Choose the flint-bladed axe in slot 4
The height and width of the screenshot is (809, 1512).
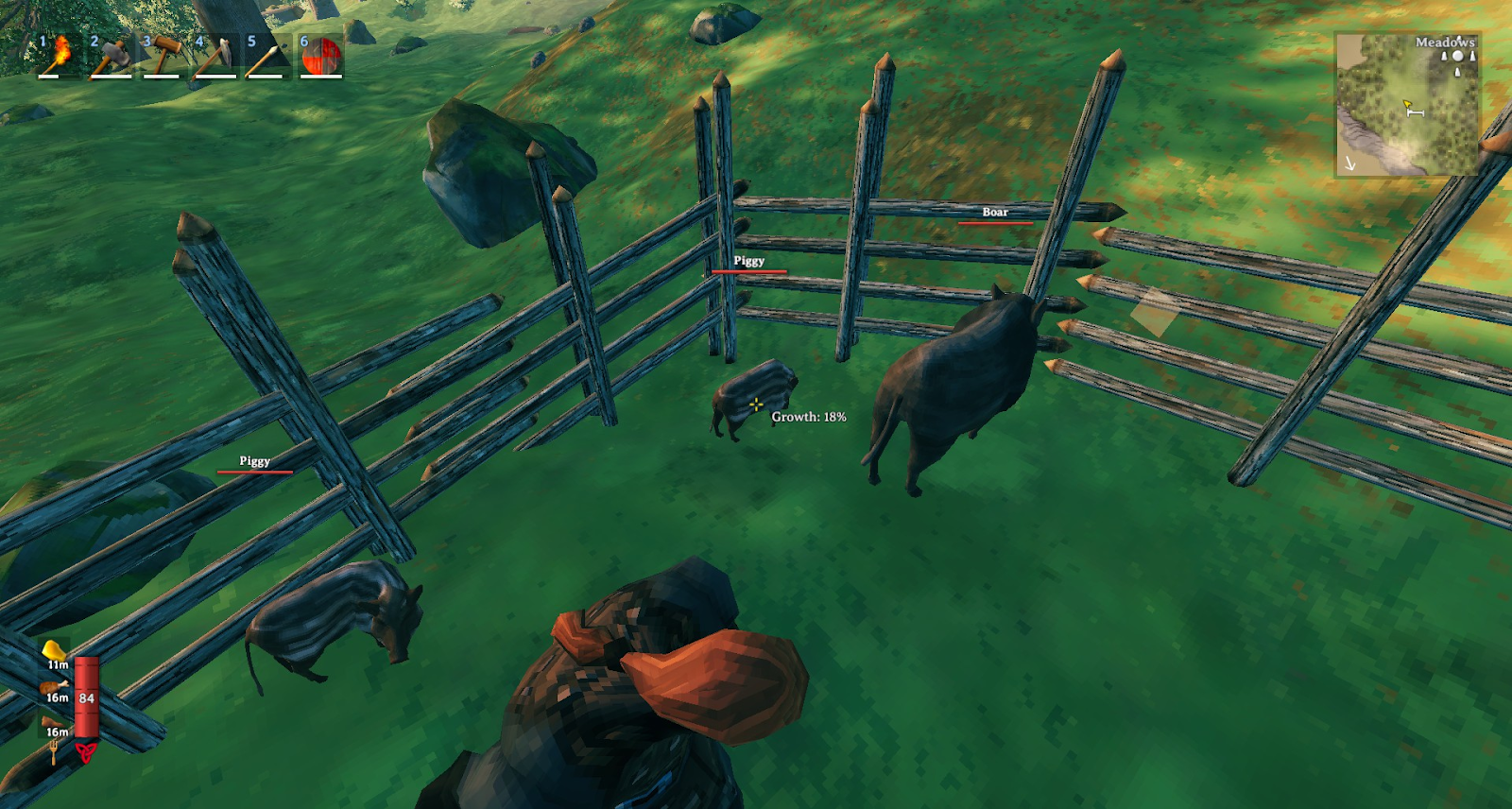pyautogui.click(x=215, y=55)
